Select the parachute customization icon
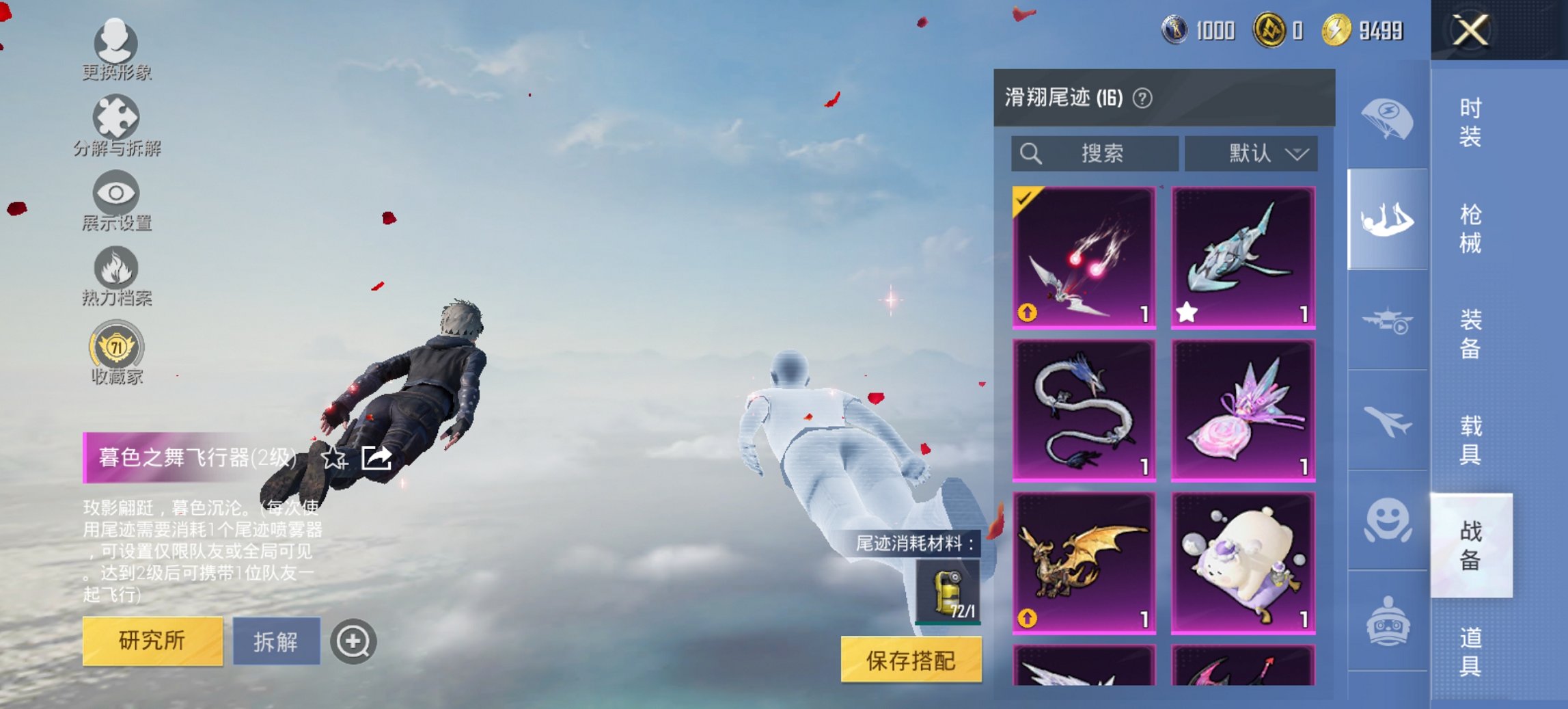Screen dimensions: 1568x709 1387,121
